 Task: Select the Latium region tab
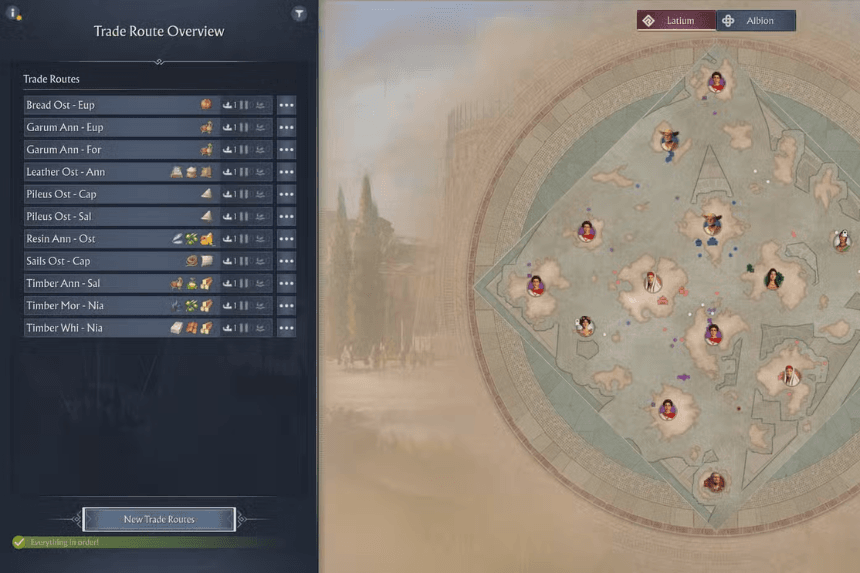(x=676, y=20)
